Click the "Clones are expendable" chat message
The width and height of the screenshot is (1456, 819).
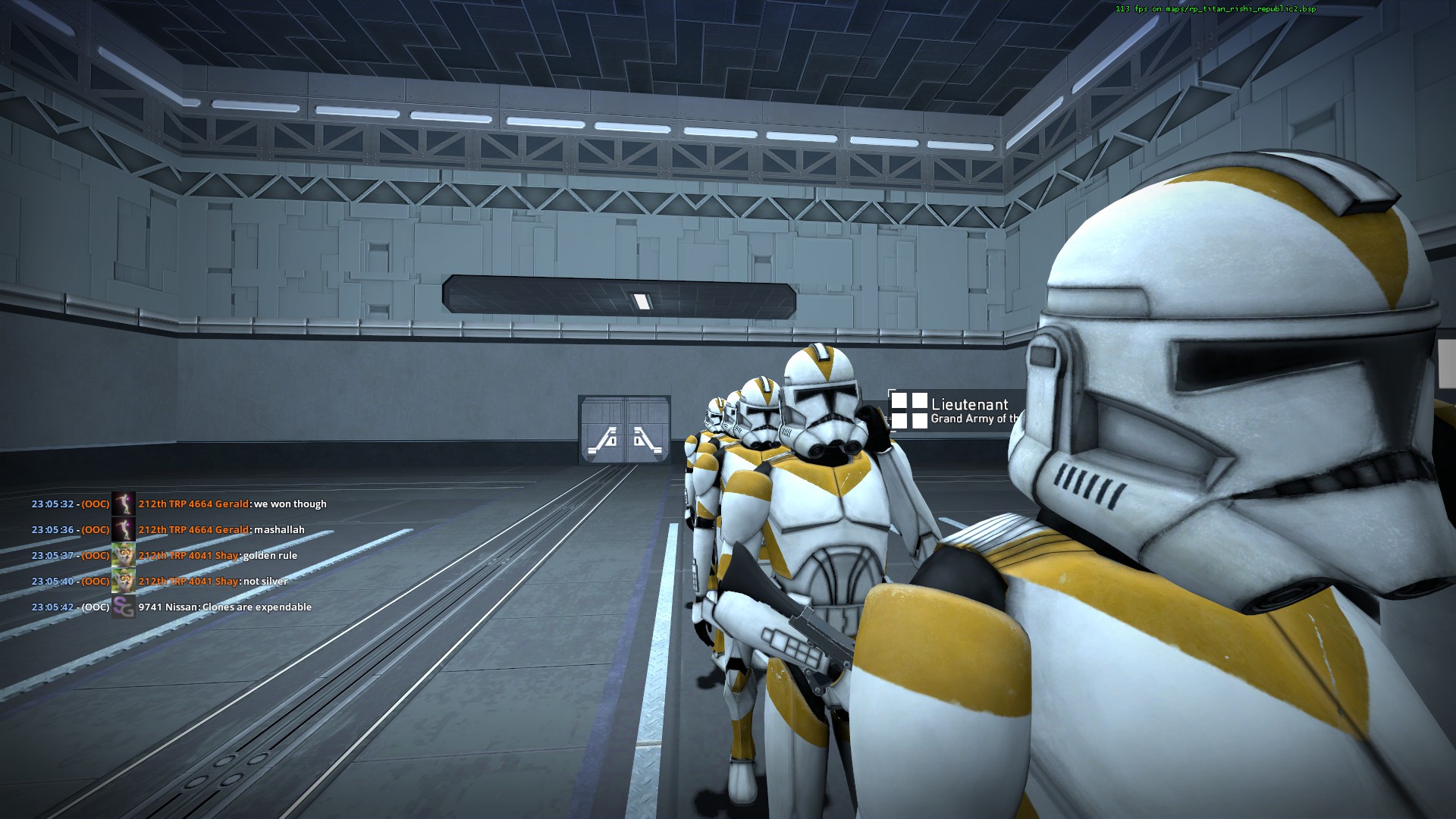[x=257, y=607]
